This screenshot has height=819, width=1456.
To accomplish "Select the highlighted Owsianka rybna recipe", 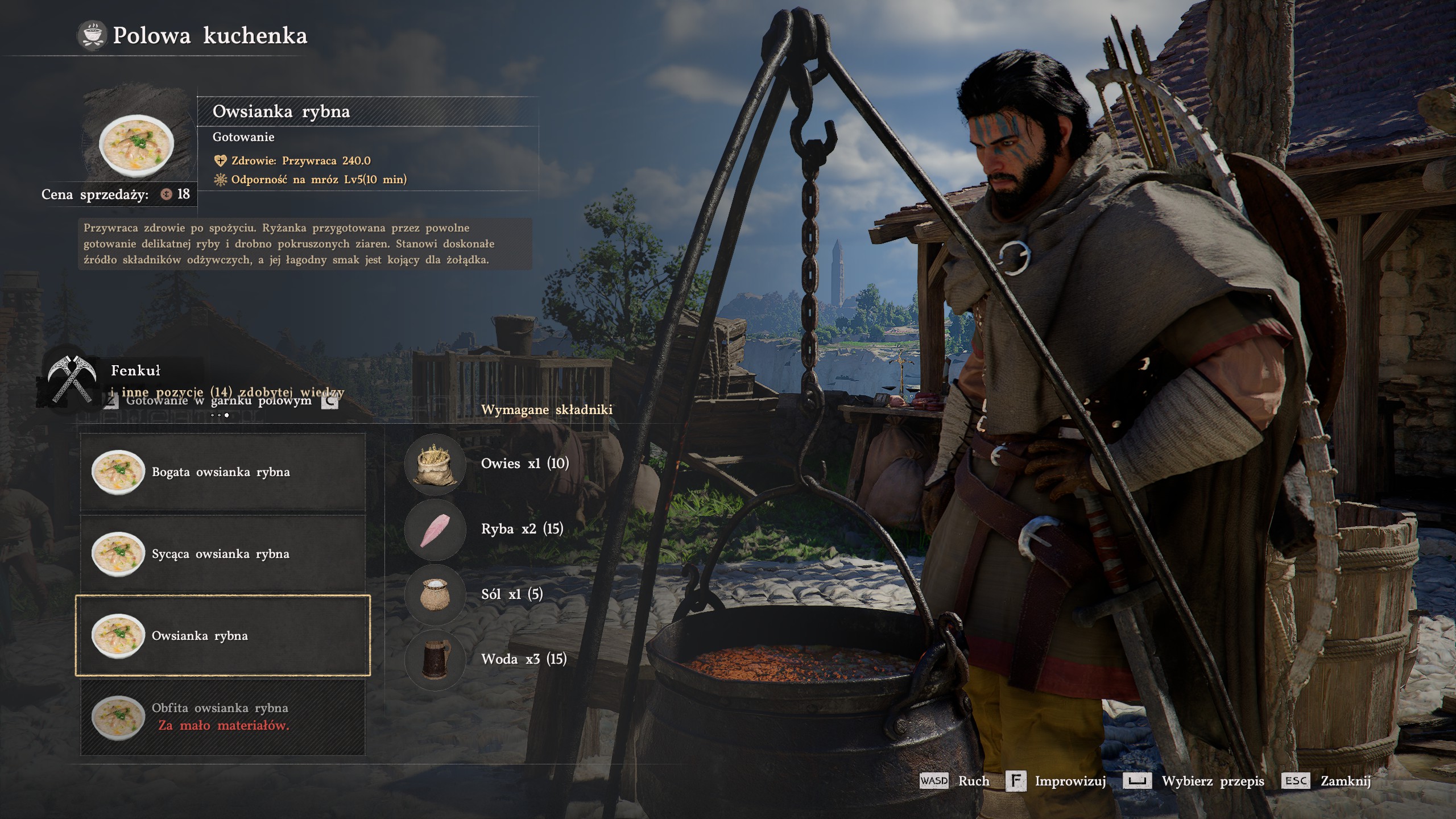I will click(222, 635).
